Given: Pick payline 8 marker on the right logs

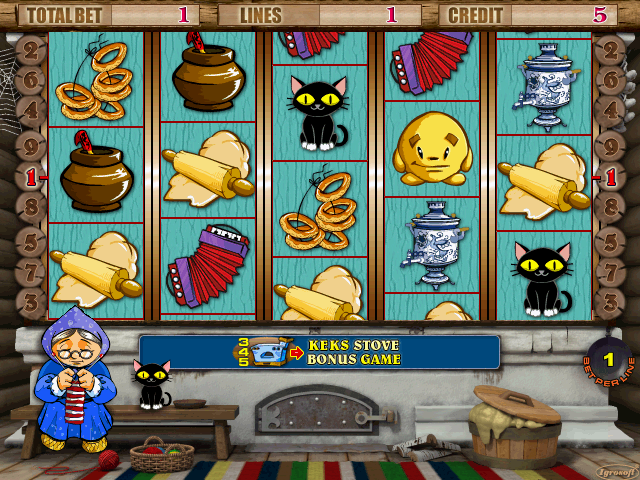Looking at the screenshot, I should pos(609,209).
